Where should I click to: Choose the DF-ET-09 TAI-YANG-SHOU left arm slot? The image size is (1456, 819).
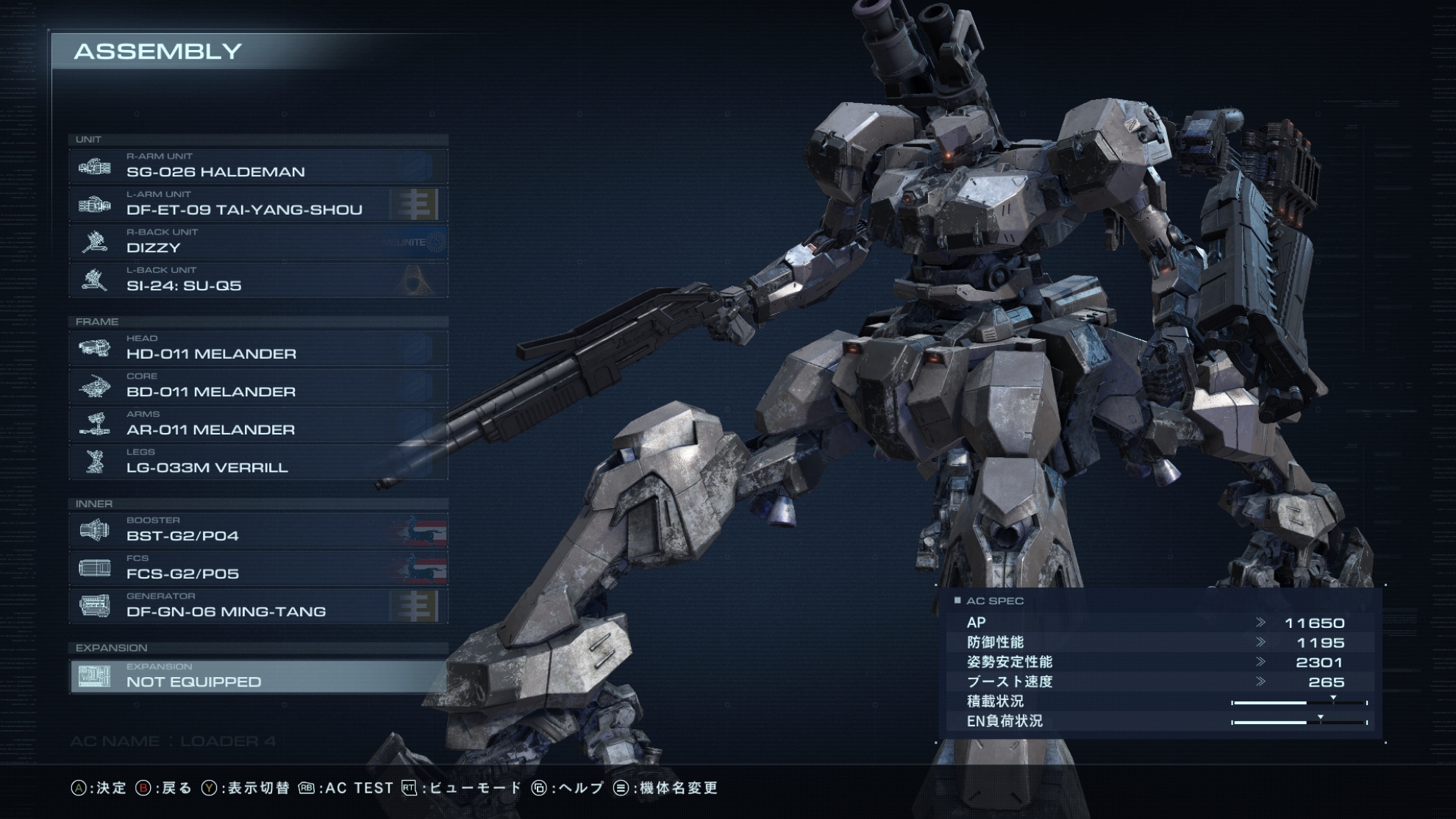point(257,204)
